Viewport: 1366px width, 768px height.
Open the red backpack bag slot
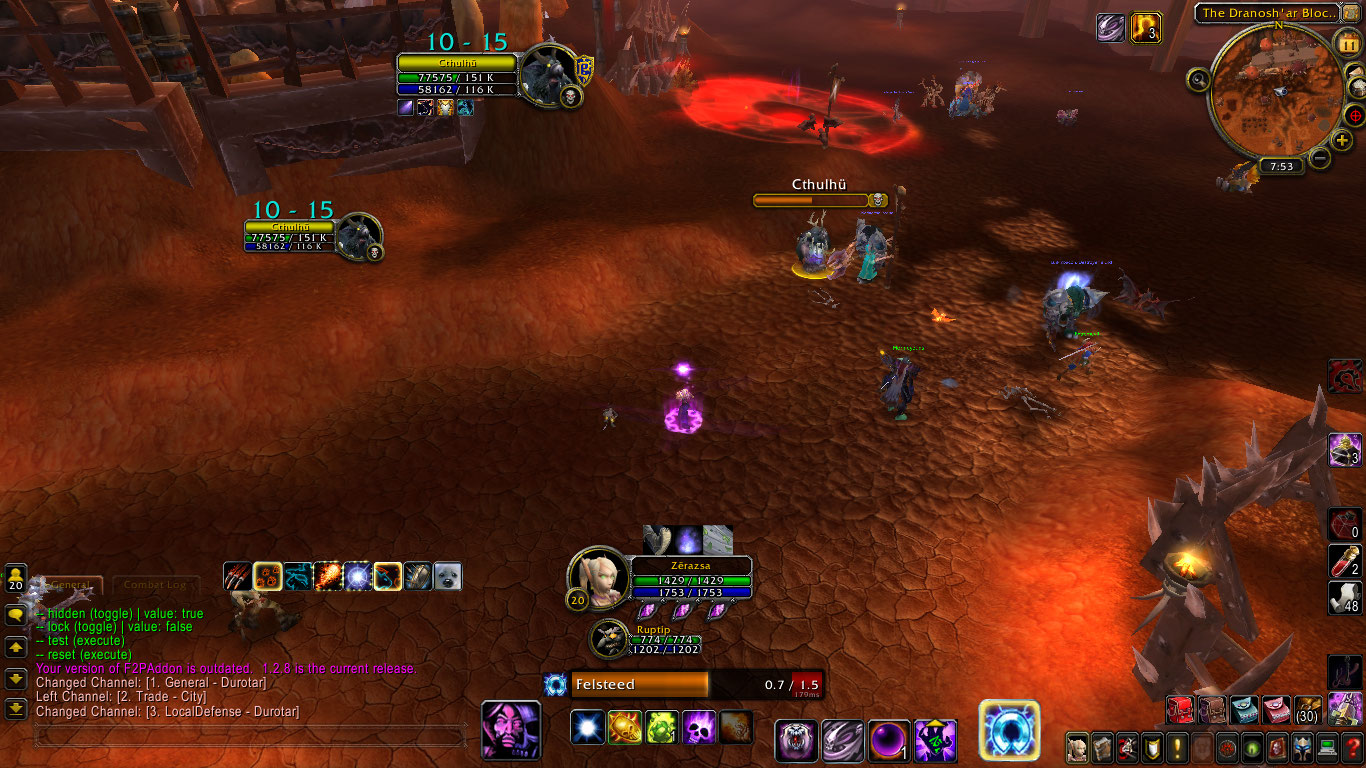(x=1181, y=710)
